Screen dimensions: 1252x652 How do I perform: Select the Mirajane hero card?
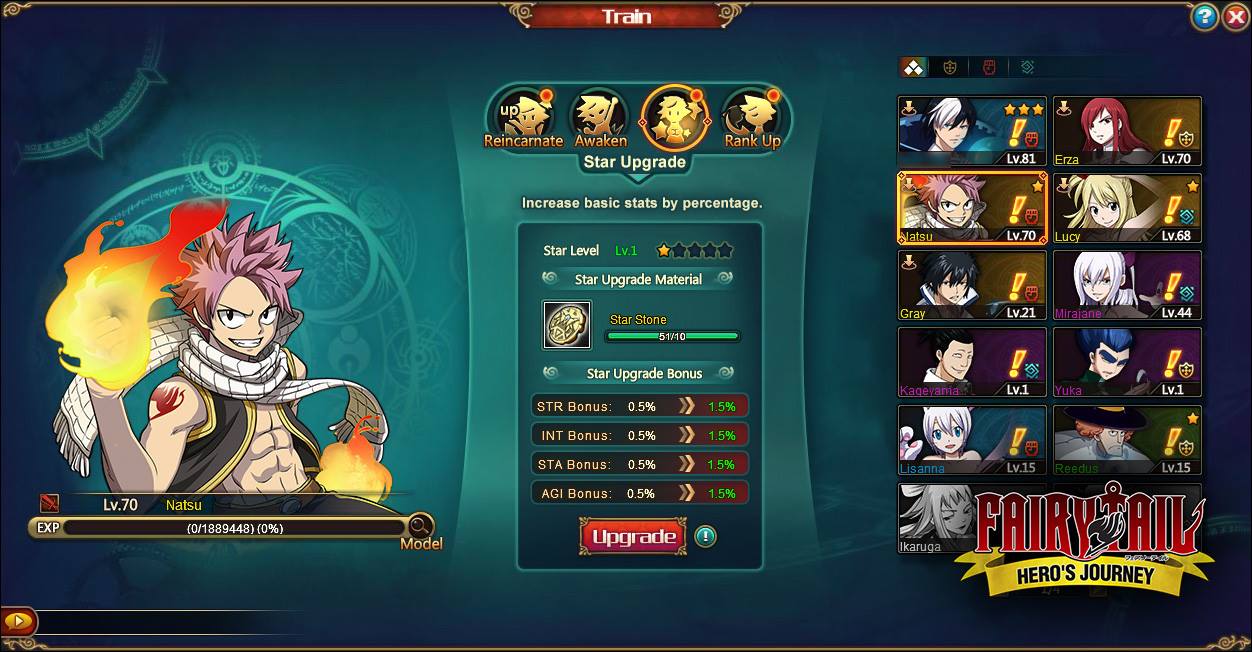point(1127,285)
